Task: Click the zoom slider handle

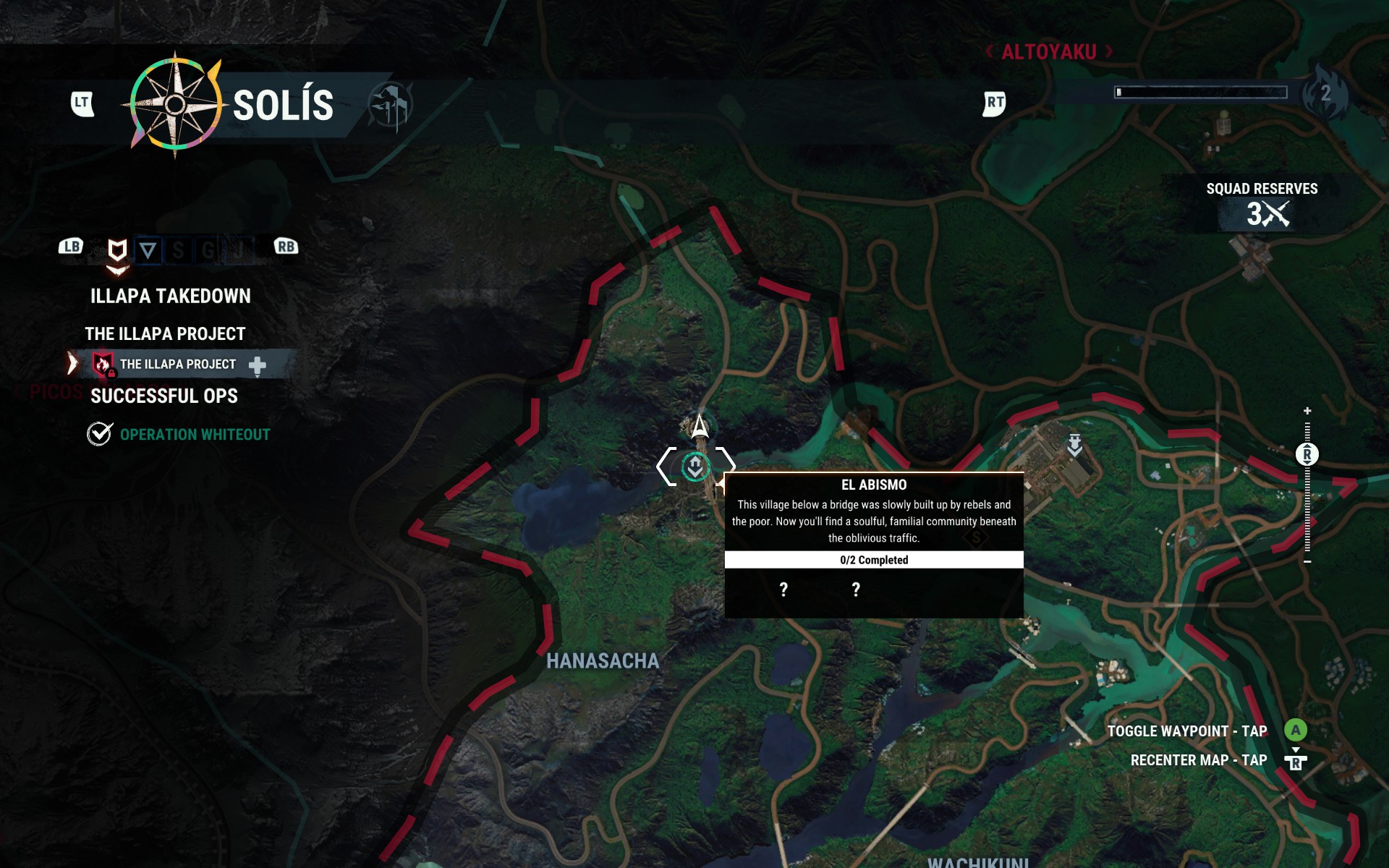Action: click(1307, 454)
